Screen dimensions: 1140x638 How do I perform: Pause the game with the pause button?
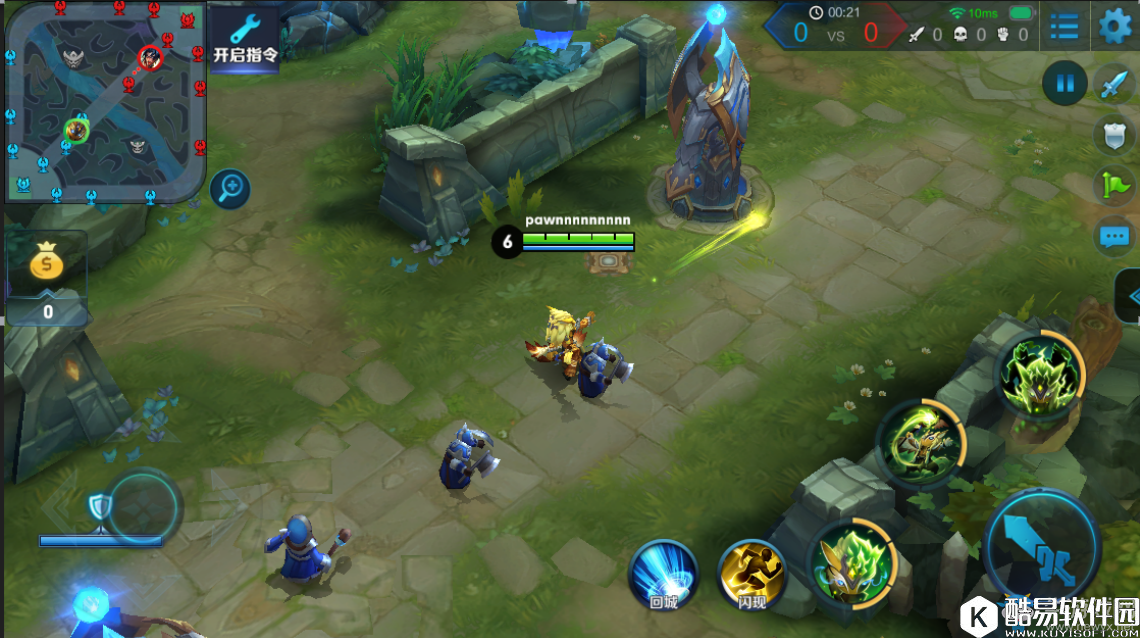tap(1064, 84)
